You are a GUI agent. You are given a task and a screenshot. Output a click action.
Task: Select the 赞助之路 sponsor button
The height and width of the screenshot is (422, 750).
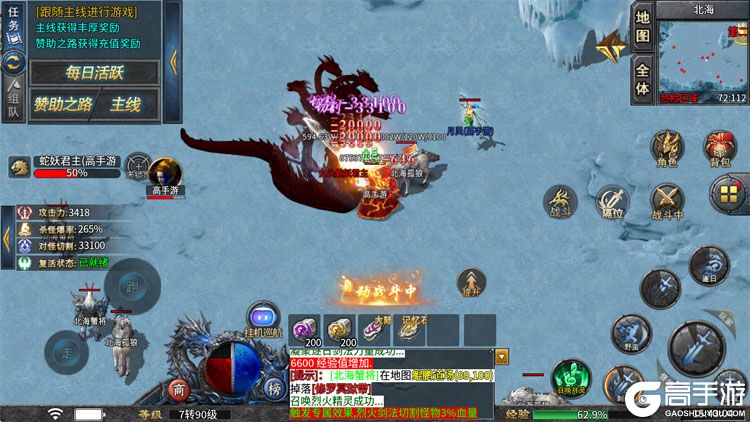tap(65, 103)
